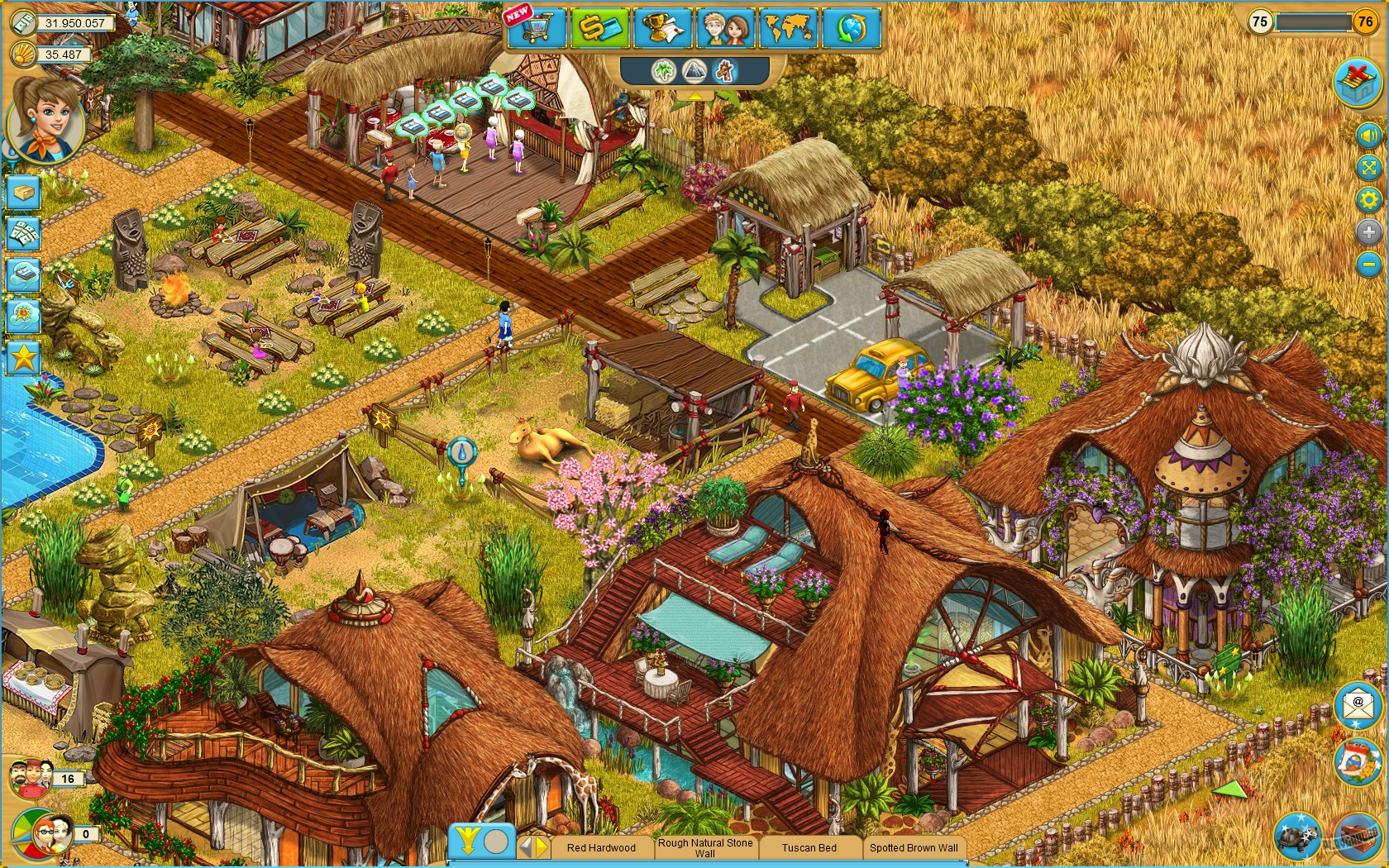Select the Red Hardwood material

point(602,848)
